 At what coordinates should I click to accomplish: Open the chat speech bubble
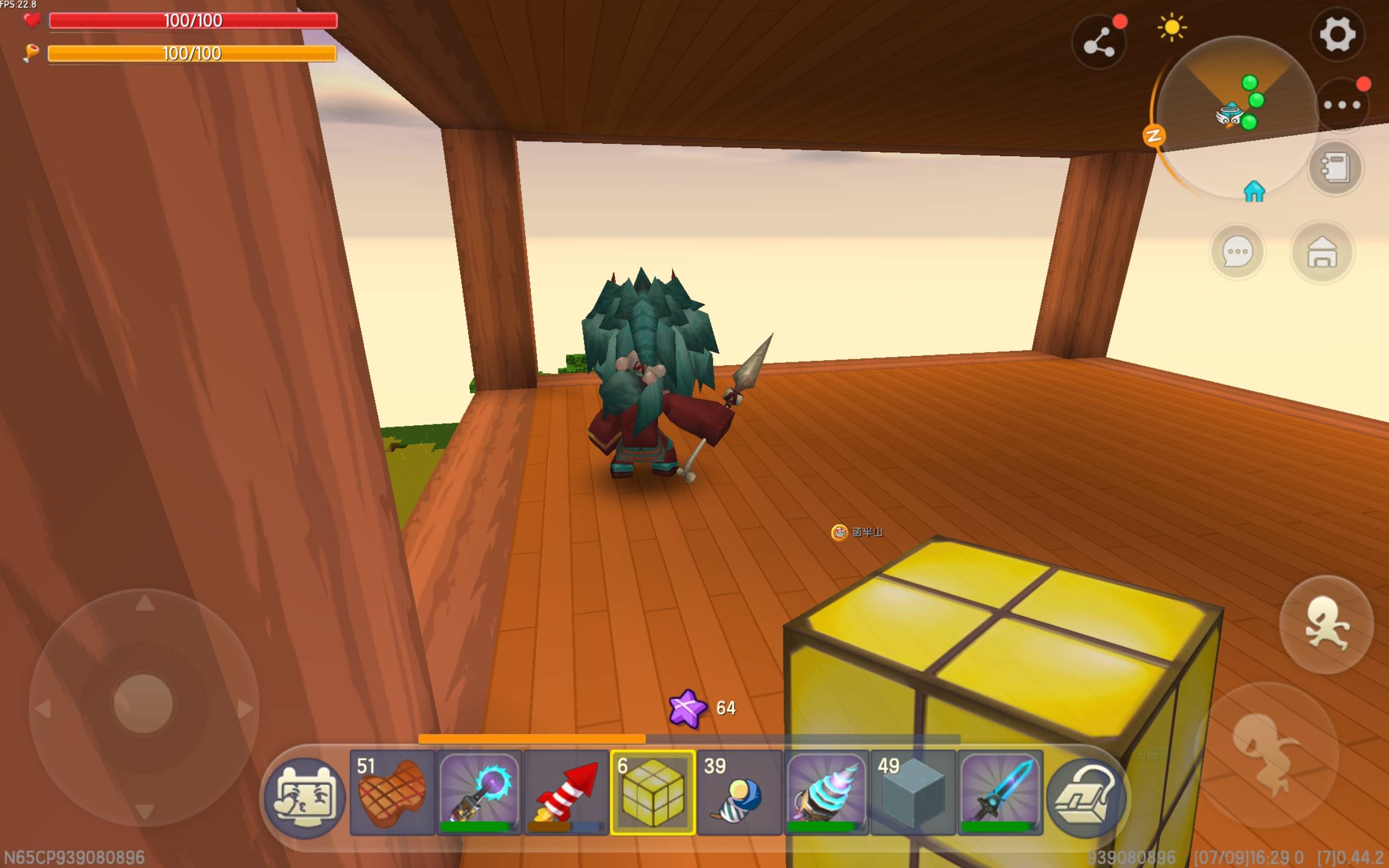coord(1237,252)
